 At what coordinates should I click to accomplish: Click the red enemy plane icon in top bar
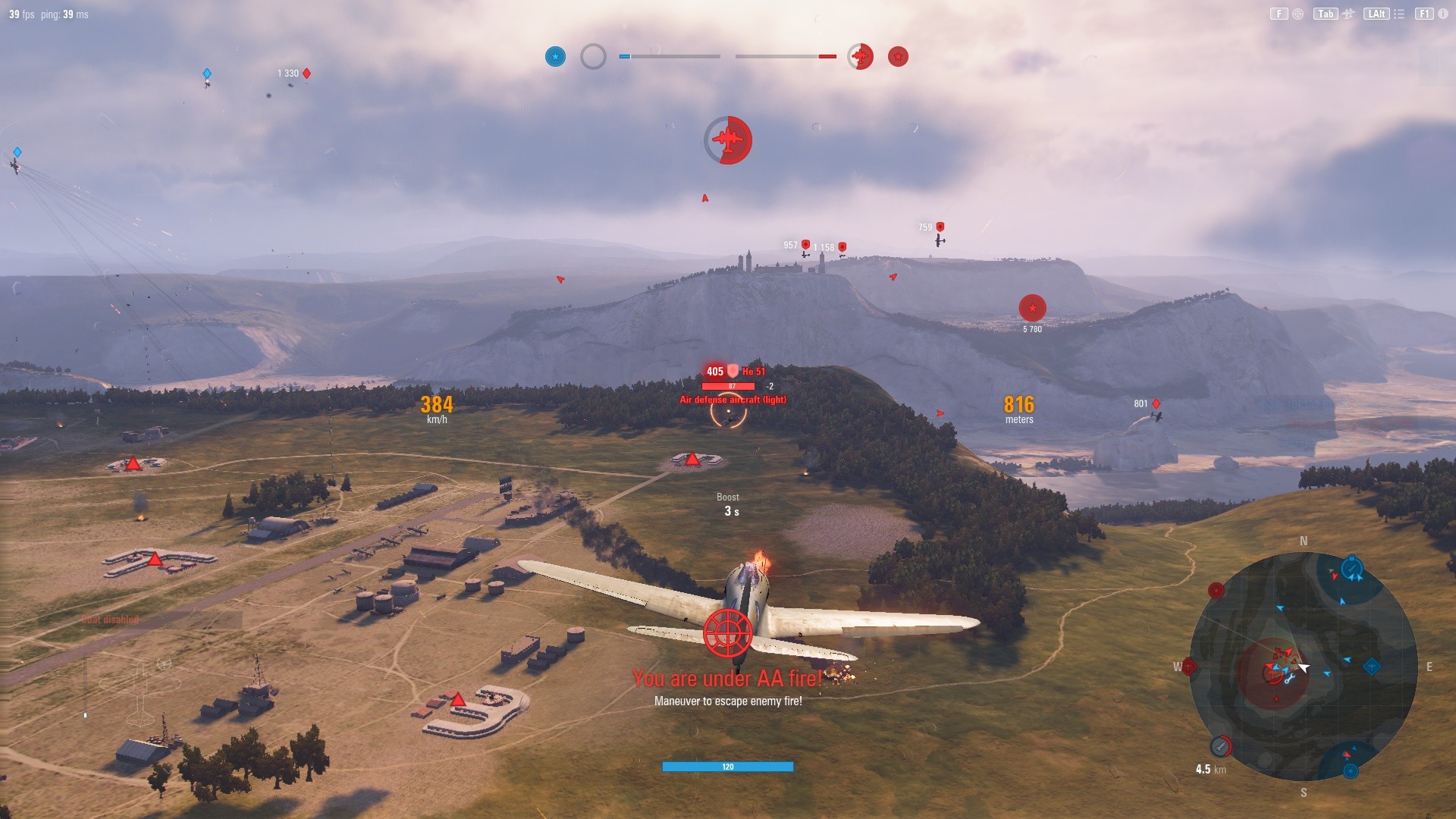859,56
